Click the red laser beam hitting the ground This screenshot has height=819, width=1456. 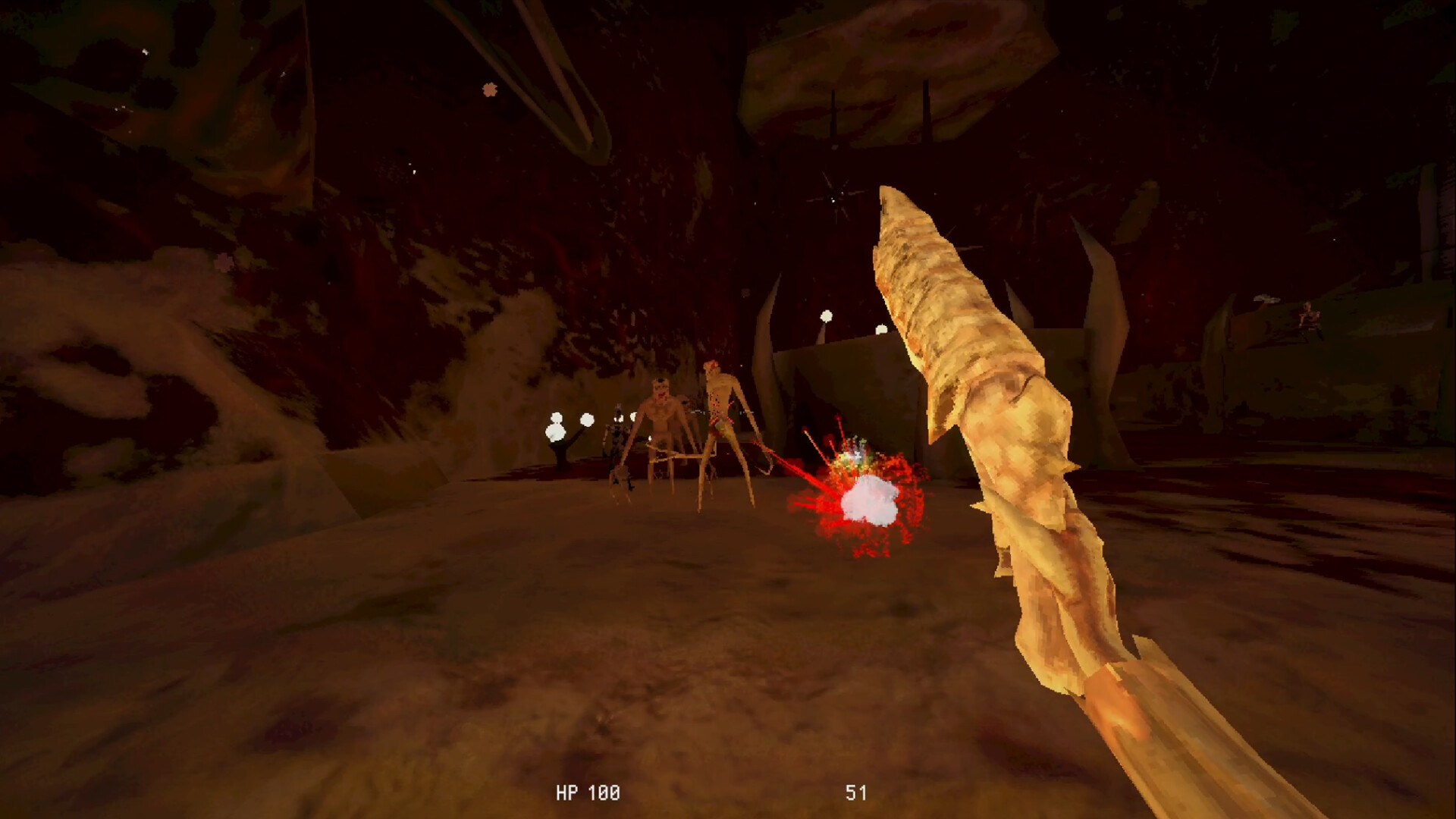click(x=789, y=470)
